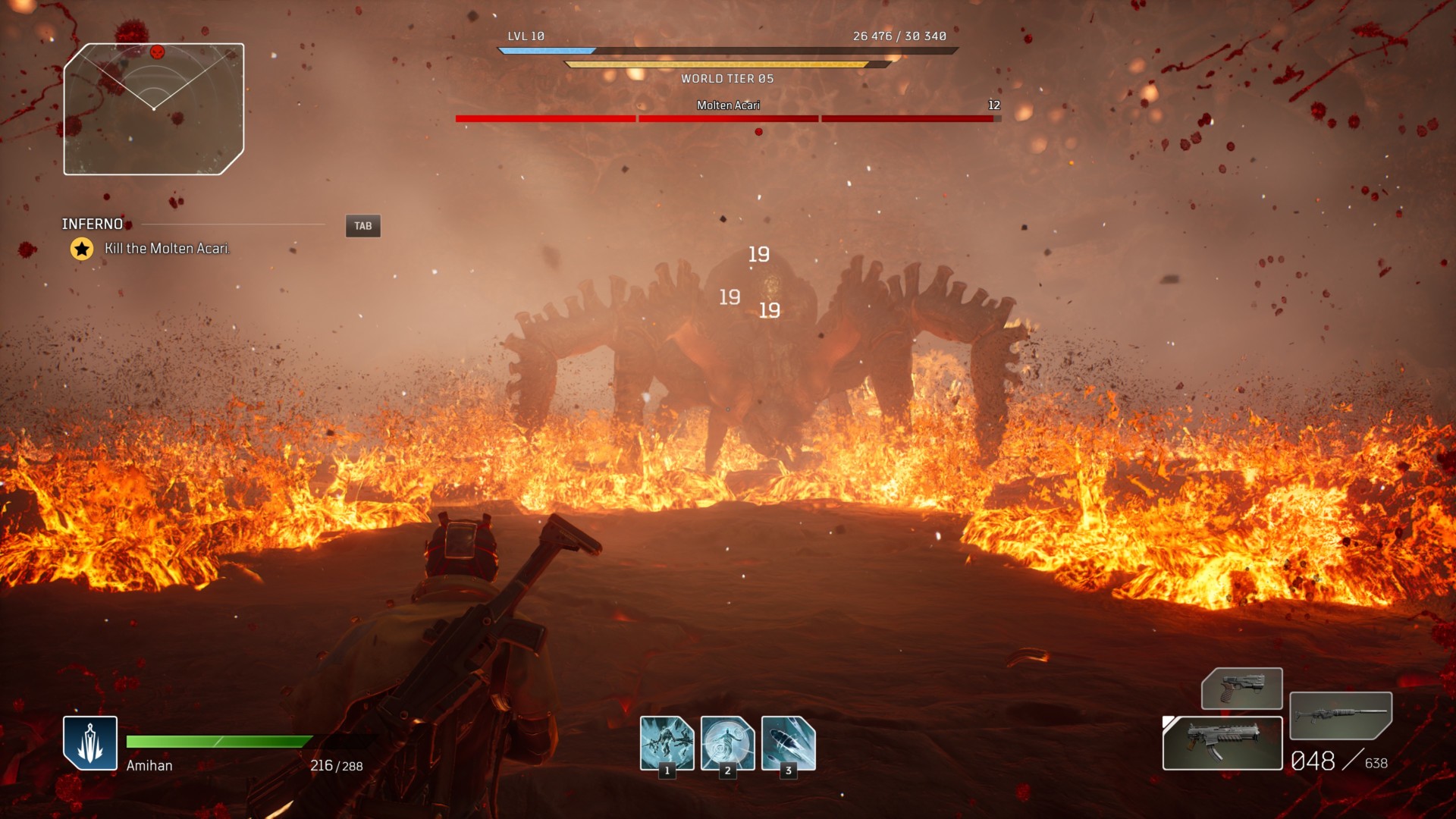
Task: Select the Kill the Molten Acari objective
Action: click(167, 249)
